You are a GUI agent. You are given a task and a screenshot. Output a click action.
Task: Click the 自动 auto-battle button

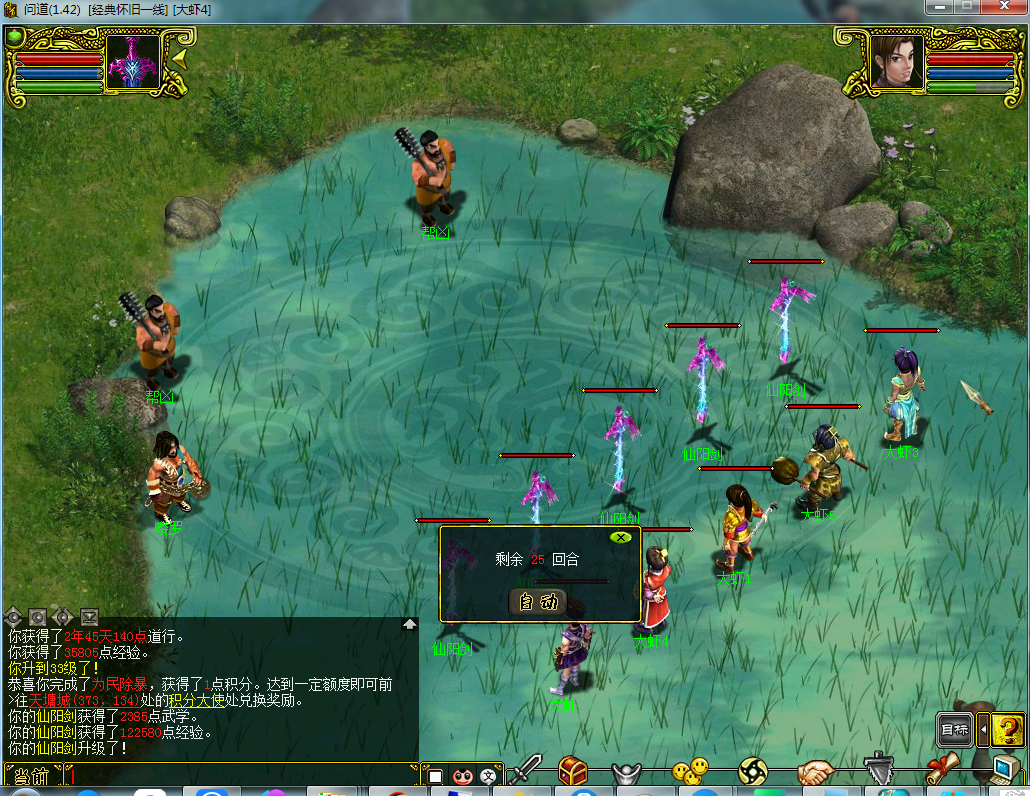tap(538, 602)
